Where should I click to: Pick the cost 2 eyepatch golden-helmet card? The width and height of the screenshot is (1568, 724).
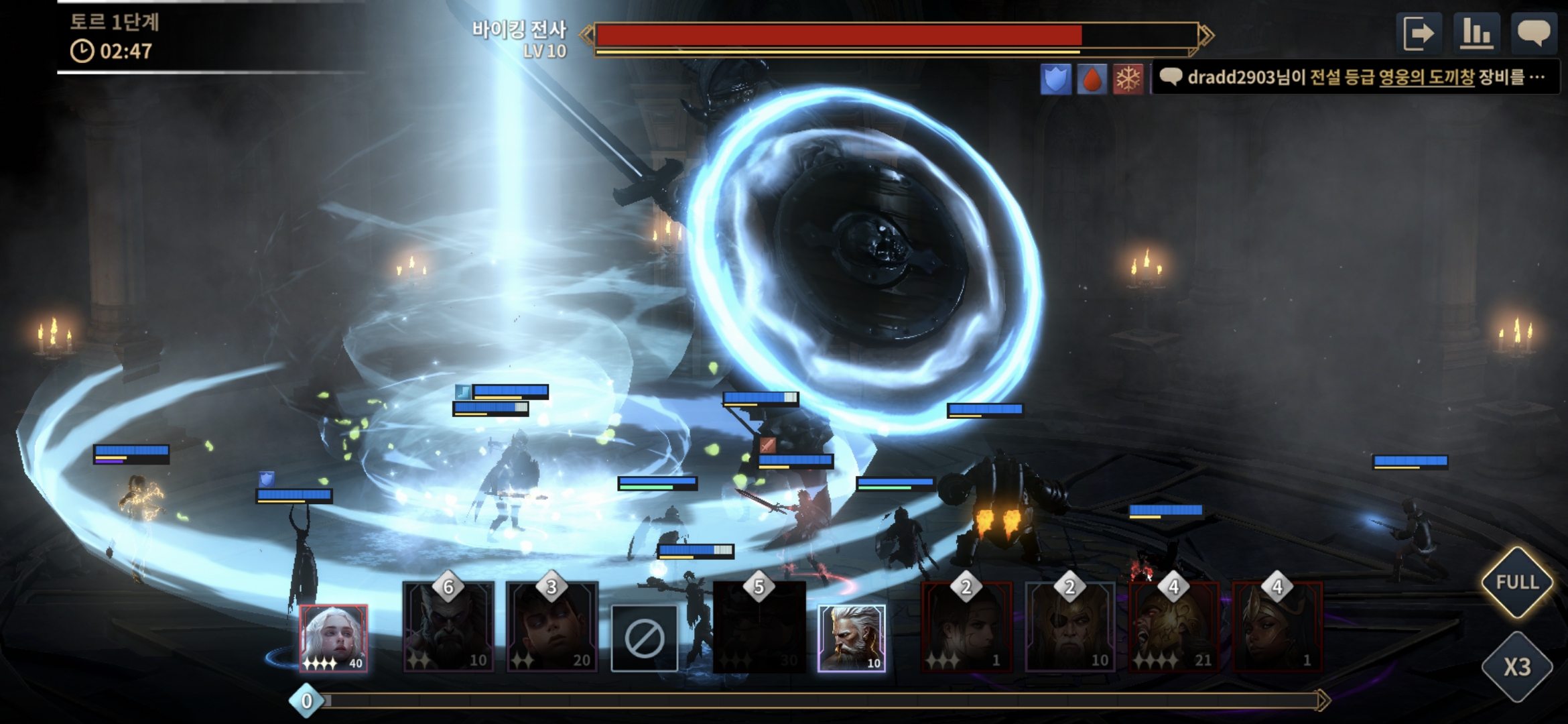pyautogui.click(x=1069, y=627)
